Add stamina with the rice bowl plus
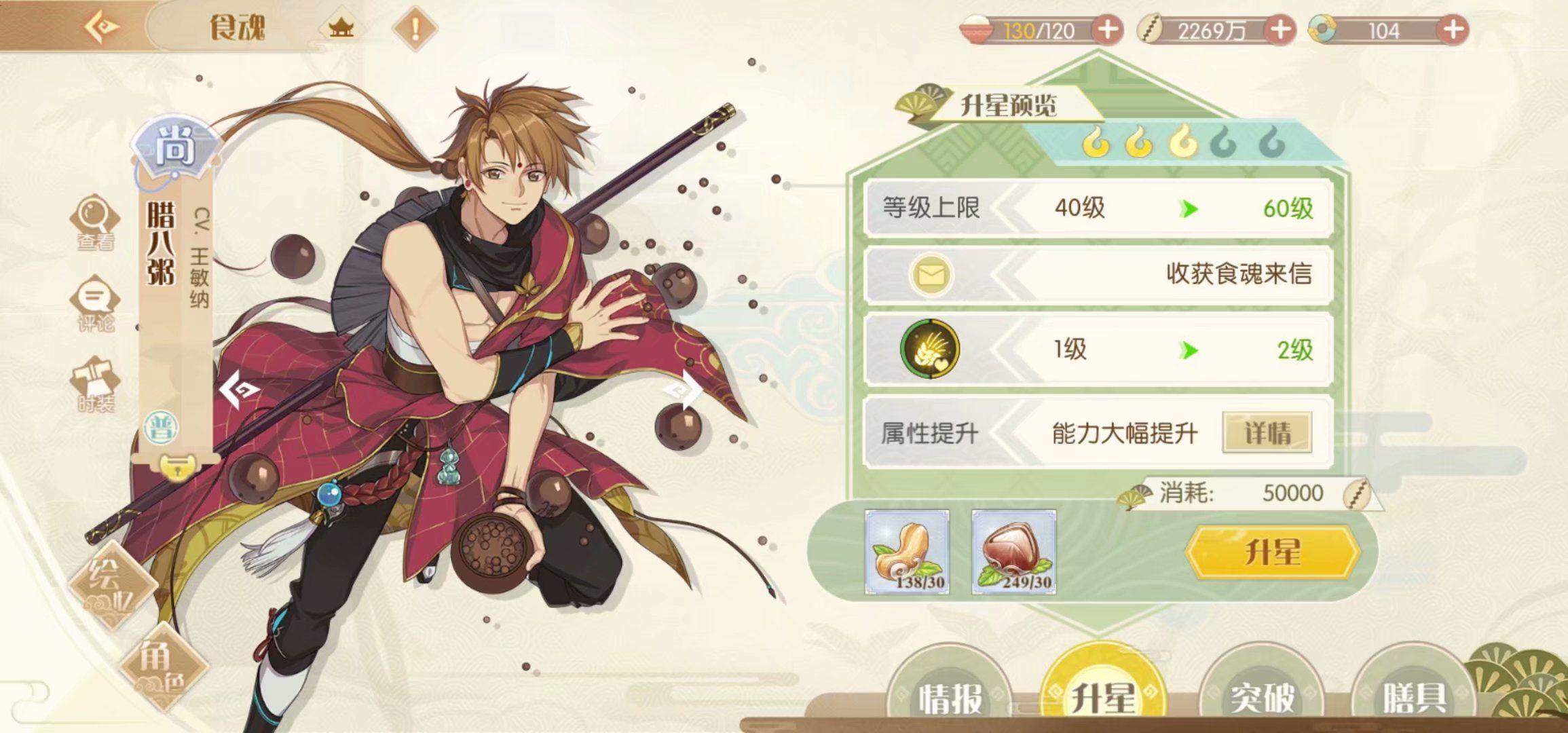The height and width of the screenshot is (733, 1568). pos(1107,30)
